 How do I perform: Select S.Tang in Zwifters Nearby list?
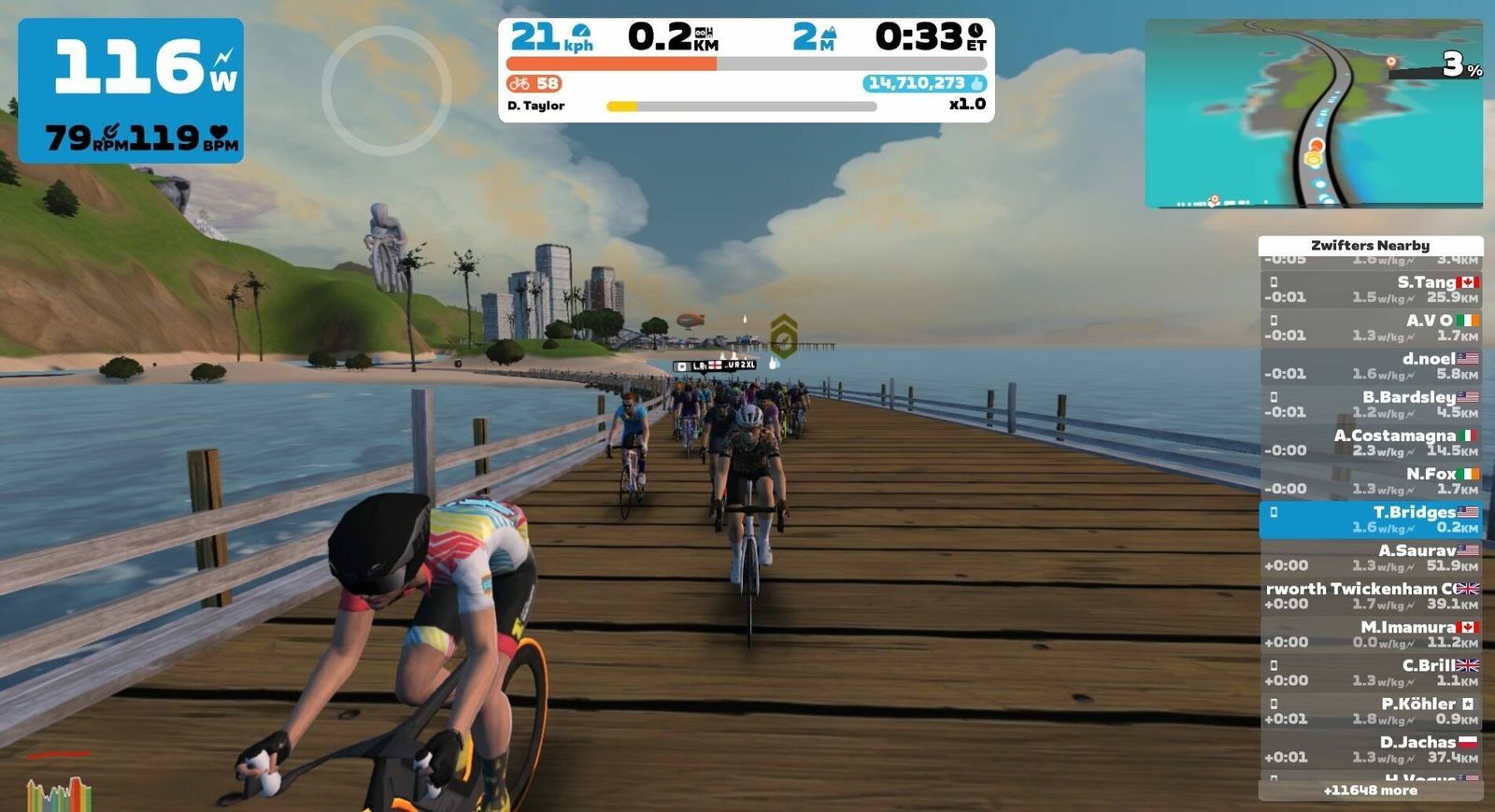(1370, 290)
